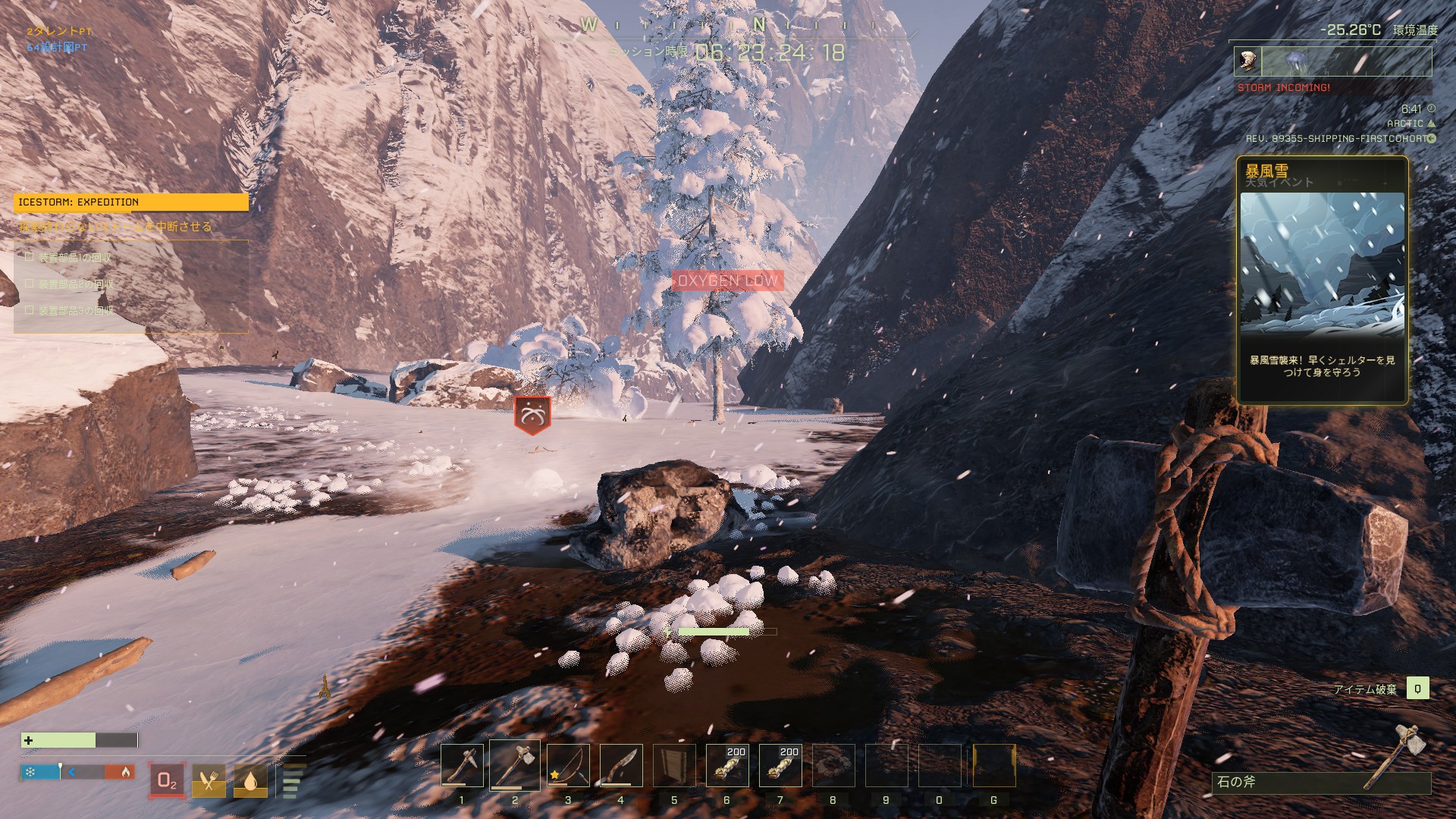Select the wooden wall piece slot
The height and width of the screenshot is (819, 1456).
(x=674, y=765)
